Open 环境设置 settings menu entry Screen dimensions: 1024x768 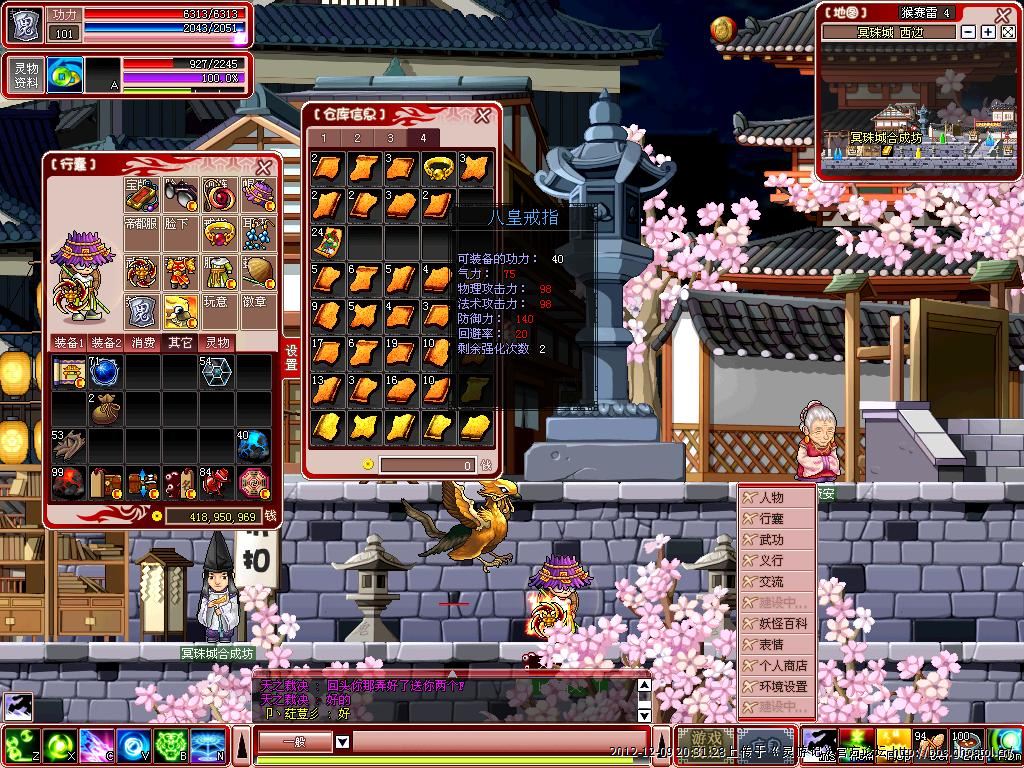tap(782, 686)
